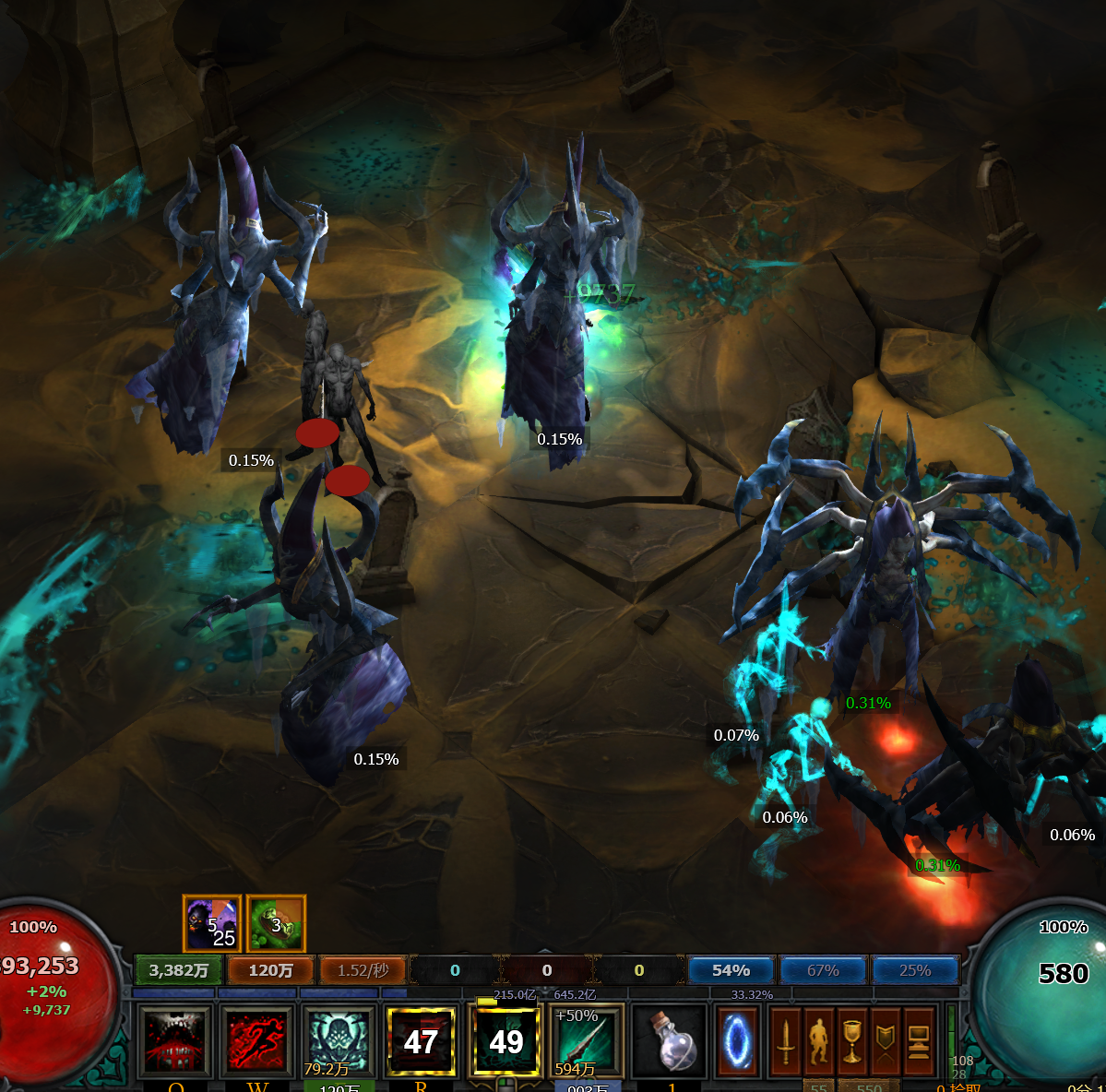The image size is (1106, 1092).
Task: Select the skill slot on cooldown 49
Action: [505, 1041]
